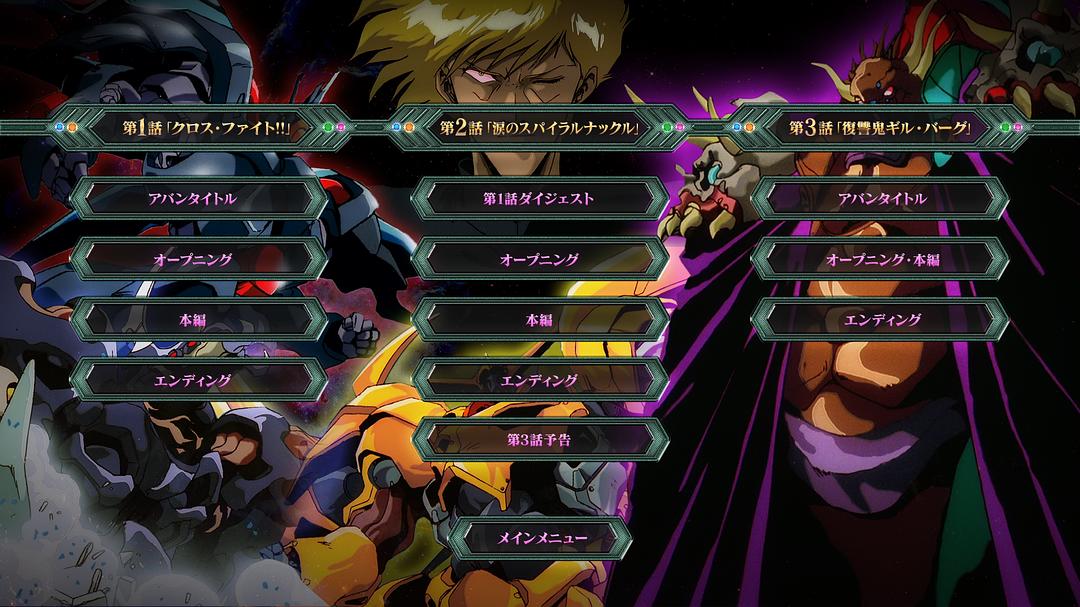
Task: Start Episode 1's 本編 chapter
Action: (199, 320)
